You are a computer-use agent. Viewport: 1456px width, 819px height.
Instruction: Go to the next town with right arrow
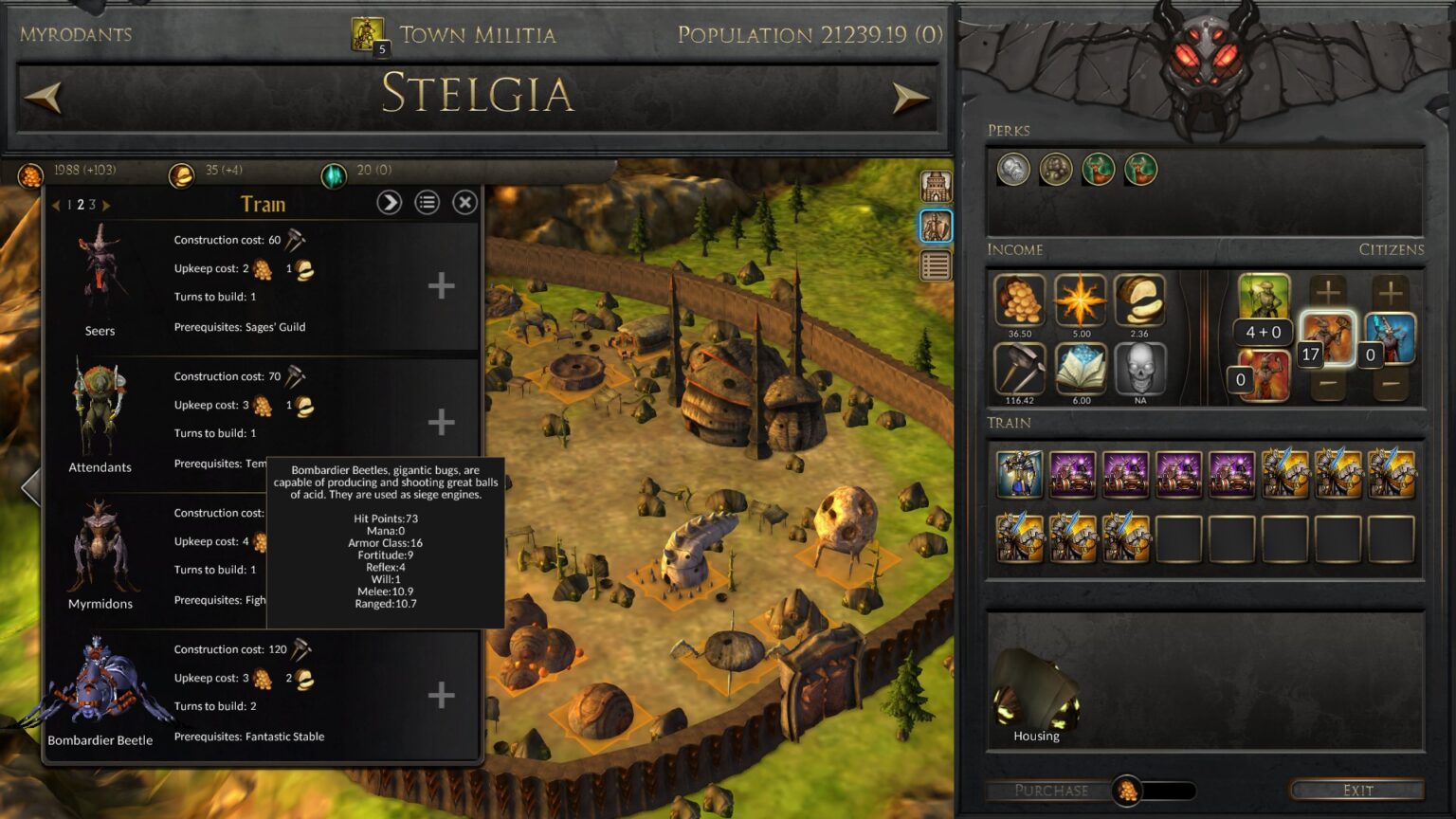click(x=910, y=96)
